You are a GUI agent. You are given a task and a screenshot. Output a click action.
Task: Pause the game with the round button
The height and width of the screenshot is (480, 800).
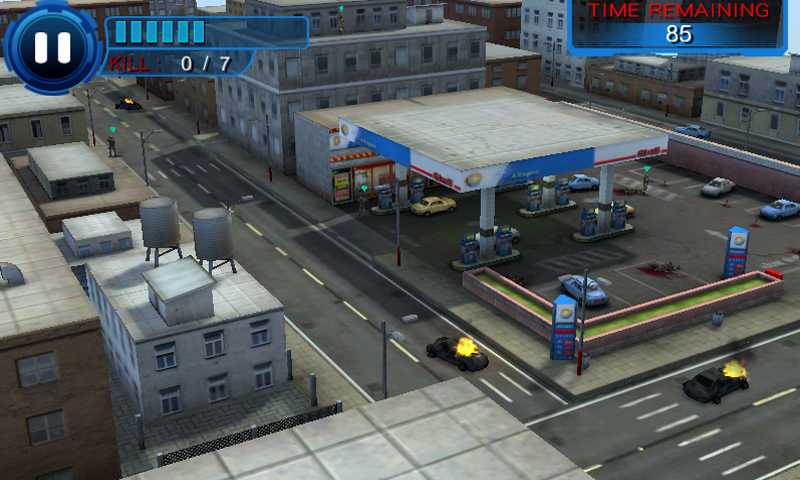52,46
